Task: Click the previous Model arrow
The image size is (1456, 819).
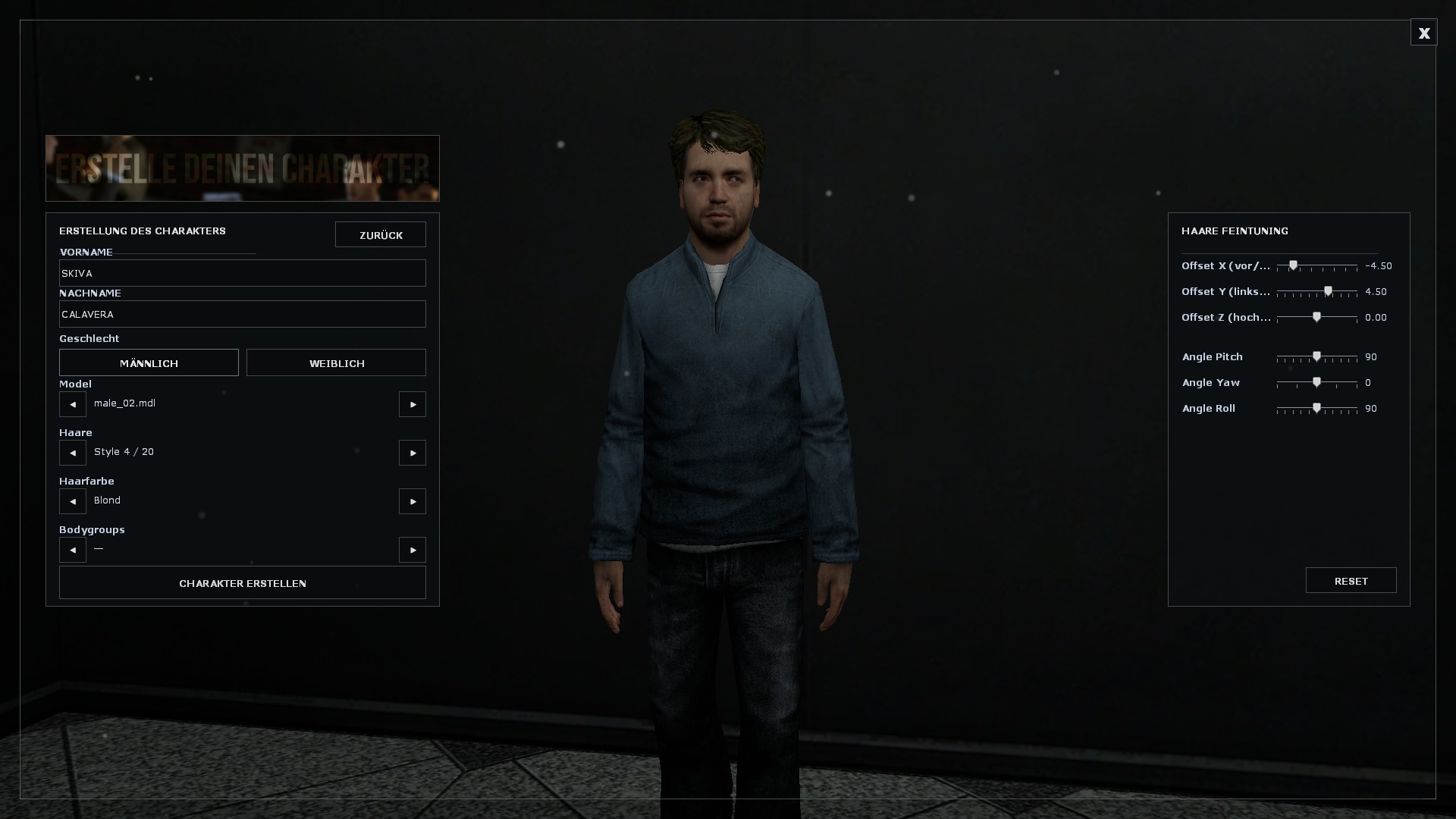Action: (x=72, y=404)
